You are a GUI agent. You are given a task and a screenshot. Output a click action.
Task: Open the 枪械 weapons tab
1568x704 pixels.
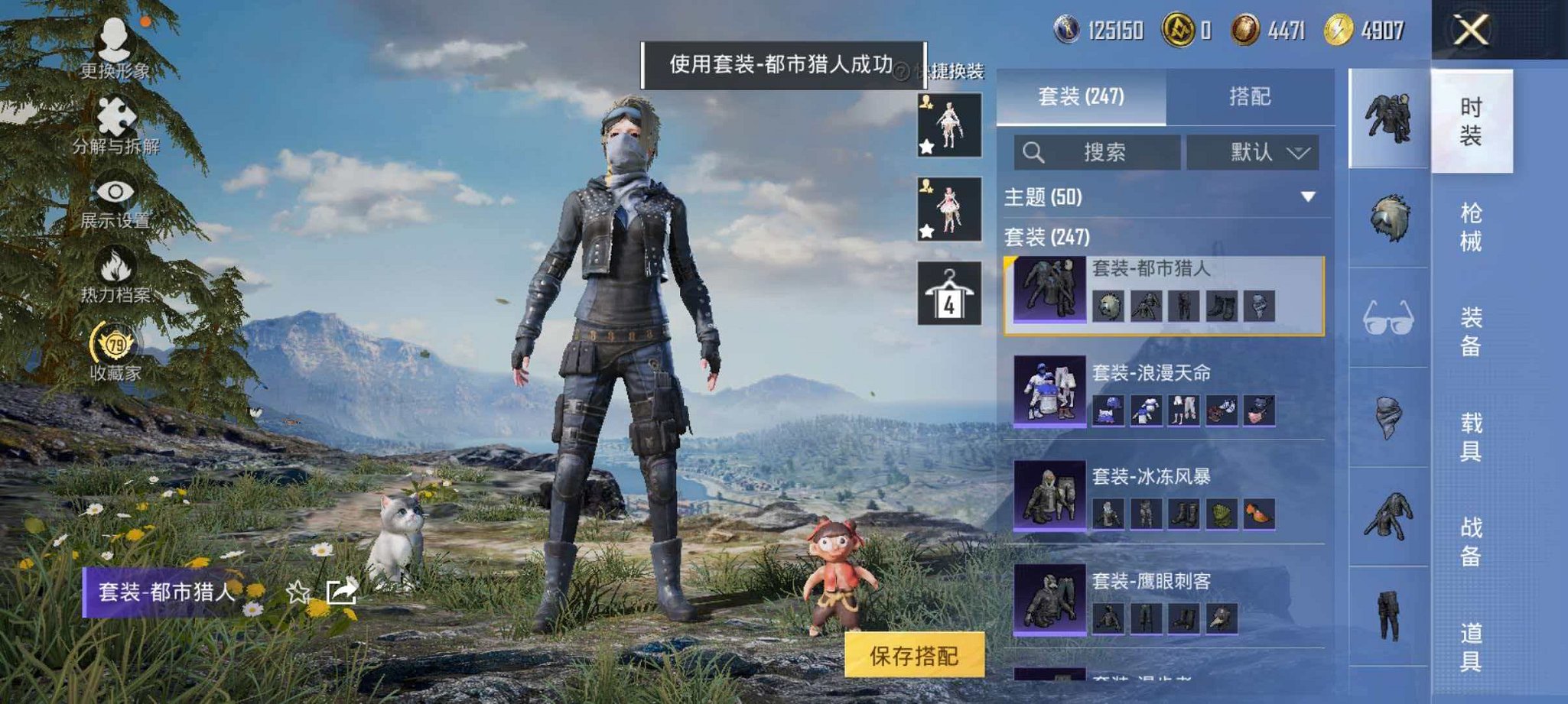coord(1474,225)
